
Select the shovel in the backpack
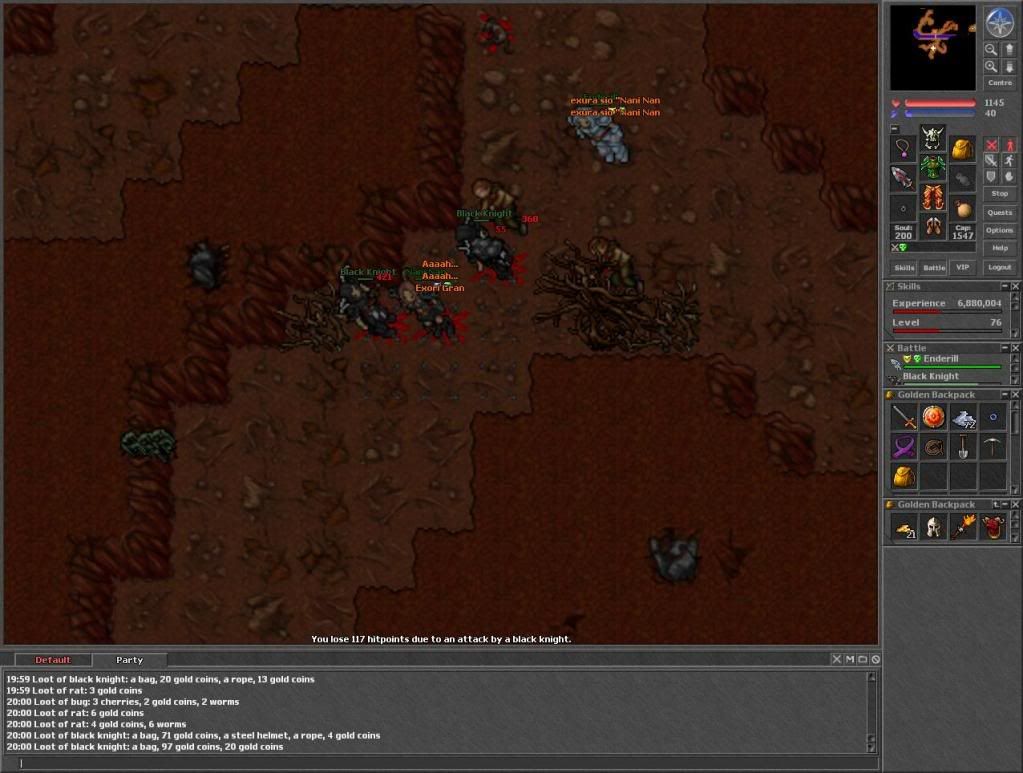pyautogui.click(x=963, y=447)
